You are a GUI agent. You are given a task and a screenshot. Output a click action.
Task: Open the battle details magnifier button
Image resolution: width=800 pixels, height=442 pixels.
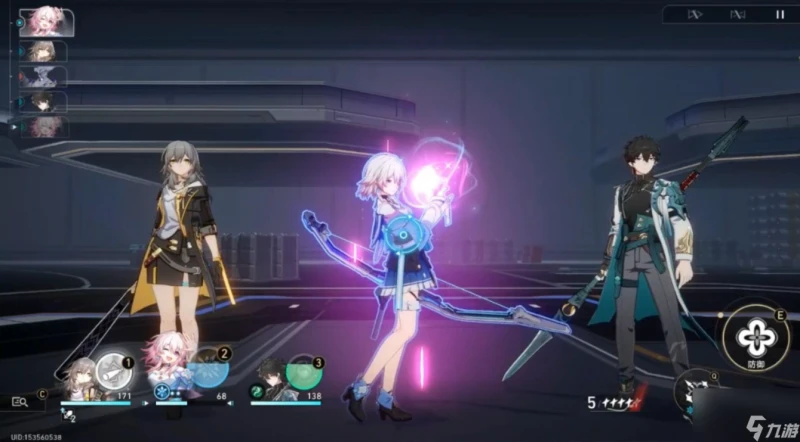21,400
